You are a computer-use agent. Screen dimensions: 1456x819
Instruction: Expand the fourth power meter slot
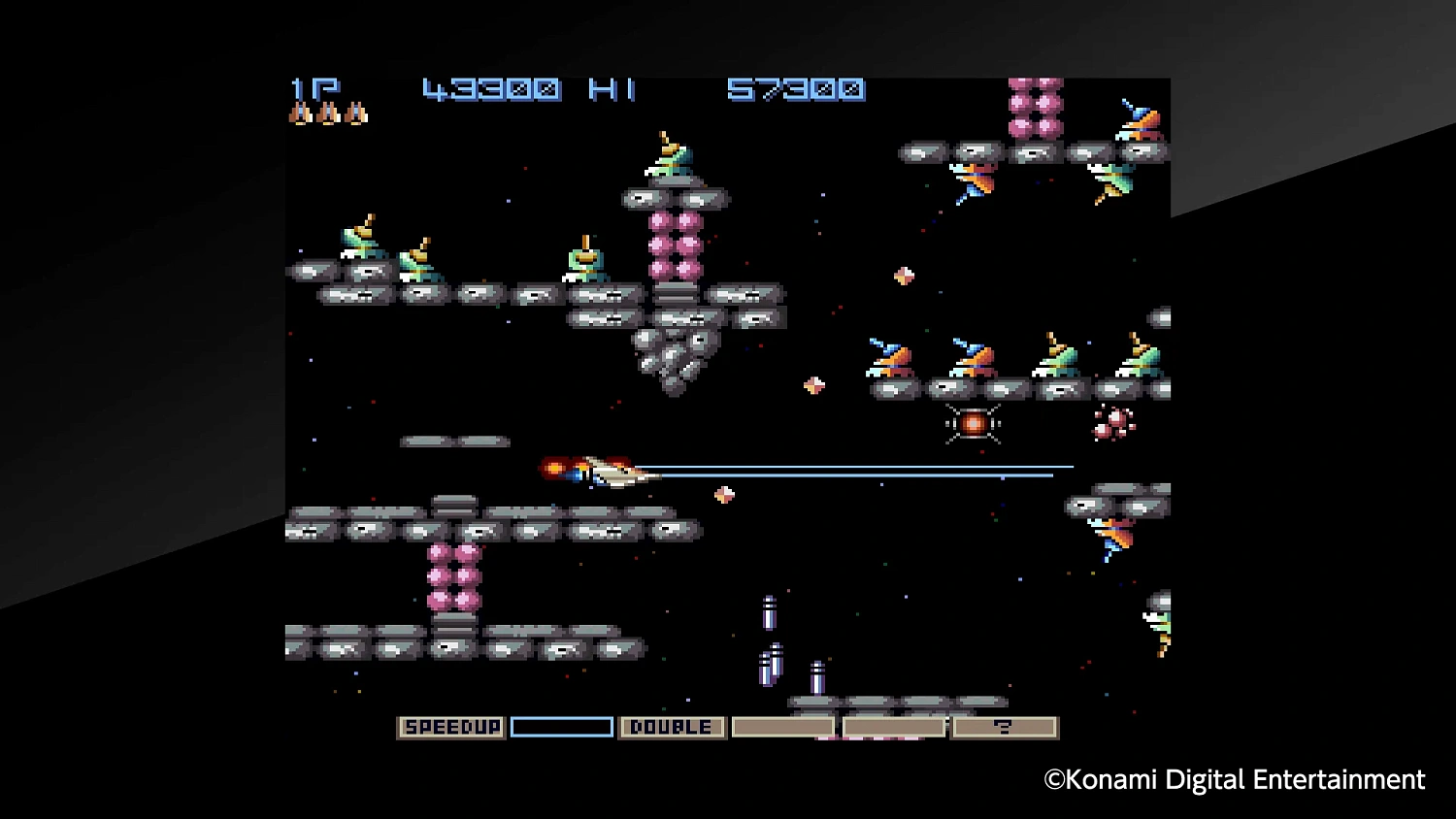tap(782, 725)
